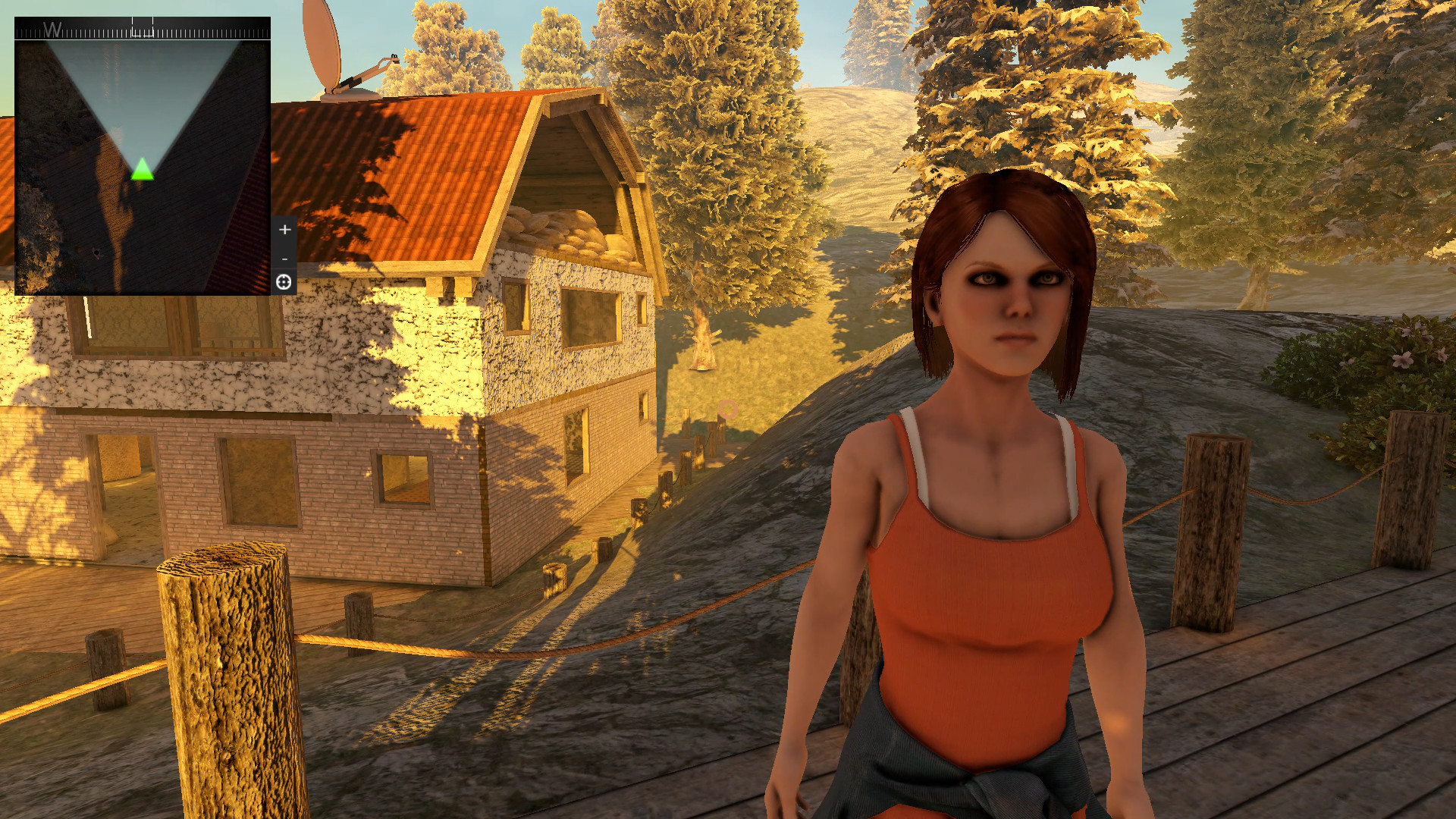Open the minimap control panel strip
1456x819 pixels.
[284, 254]
